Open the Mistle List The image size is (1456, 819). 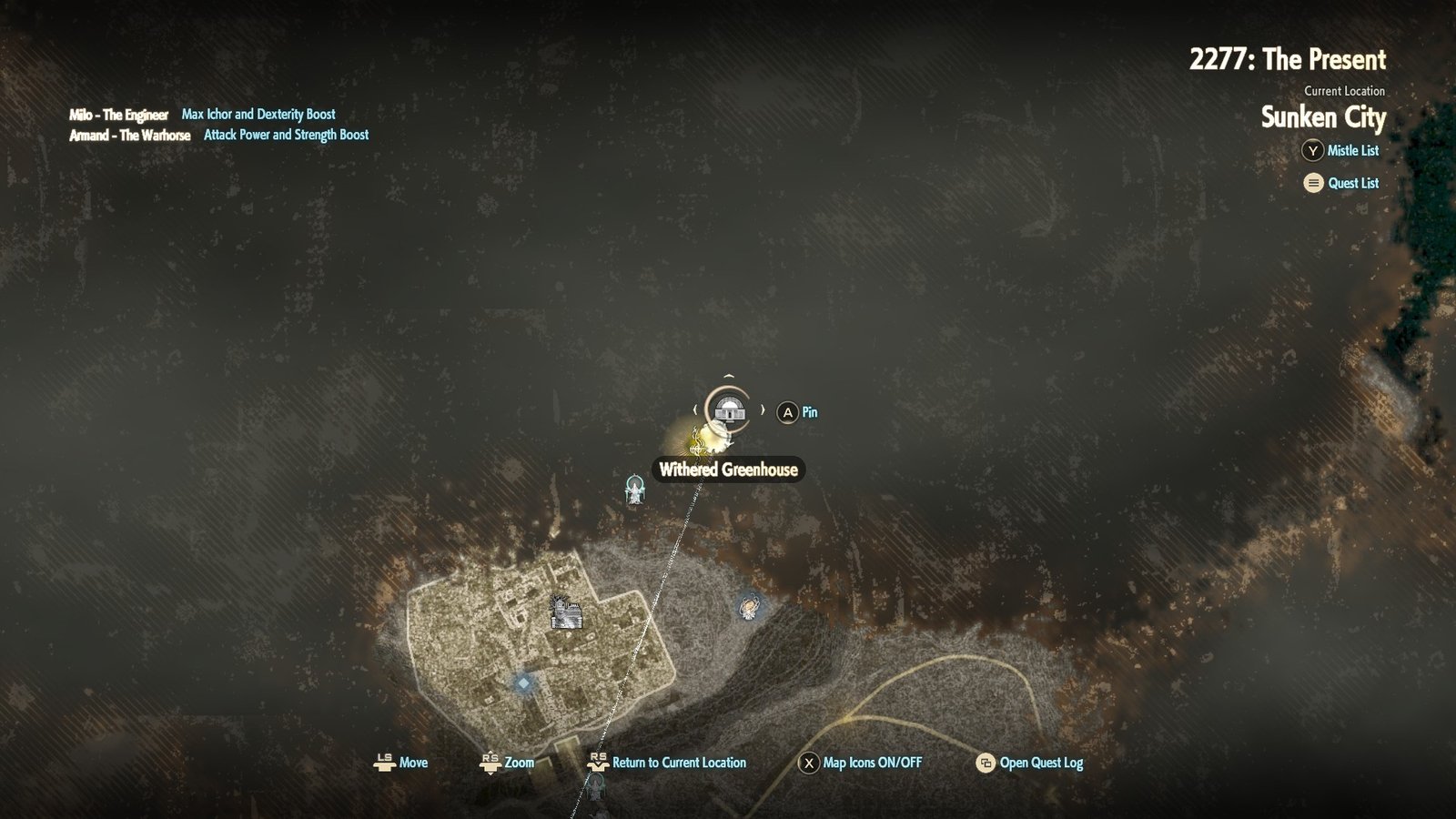tap(1341, 151)
